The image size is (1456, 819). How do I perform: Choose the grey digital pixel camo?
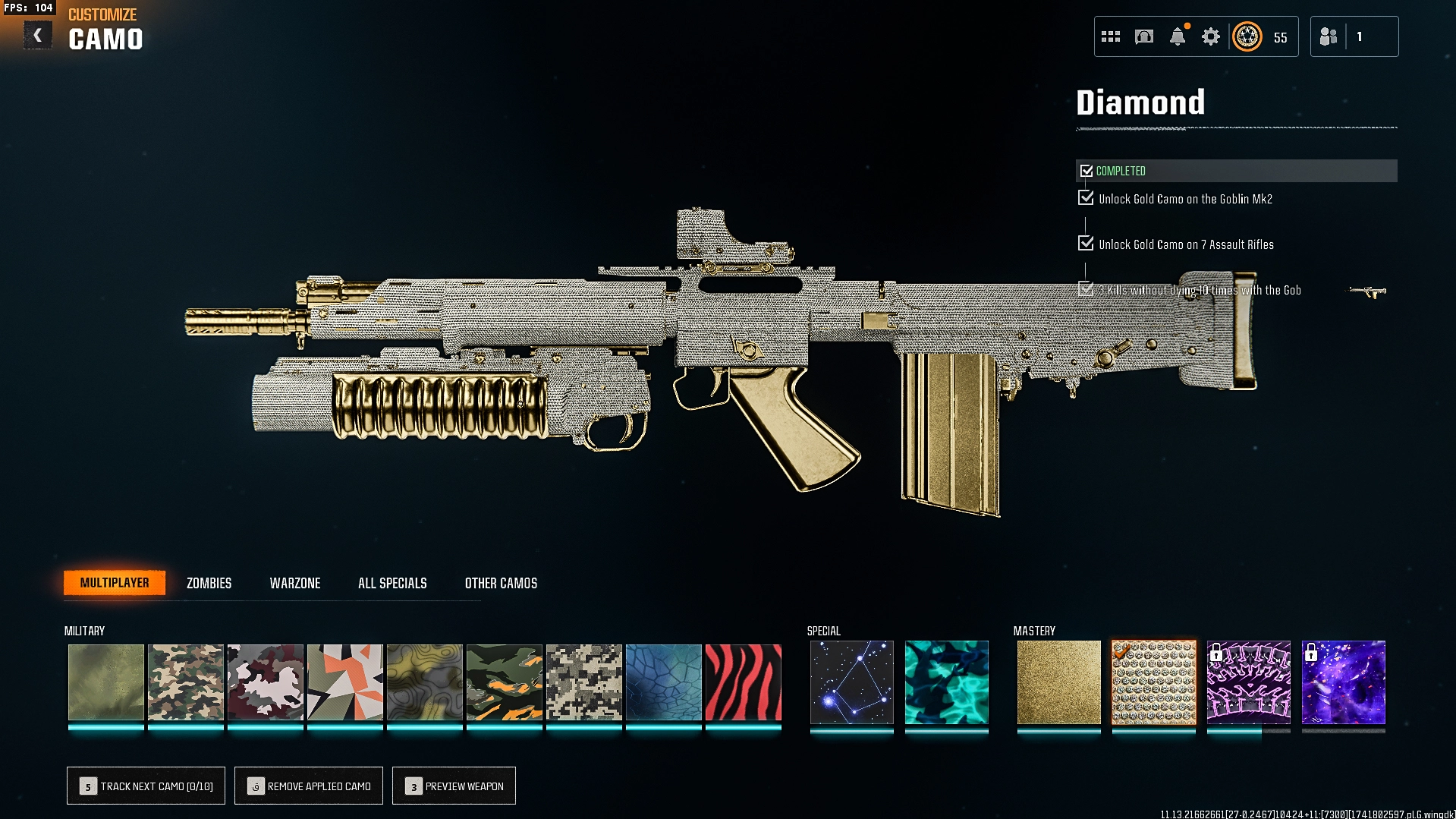click(x=583, y=682)
